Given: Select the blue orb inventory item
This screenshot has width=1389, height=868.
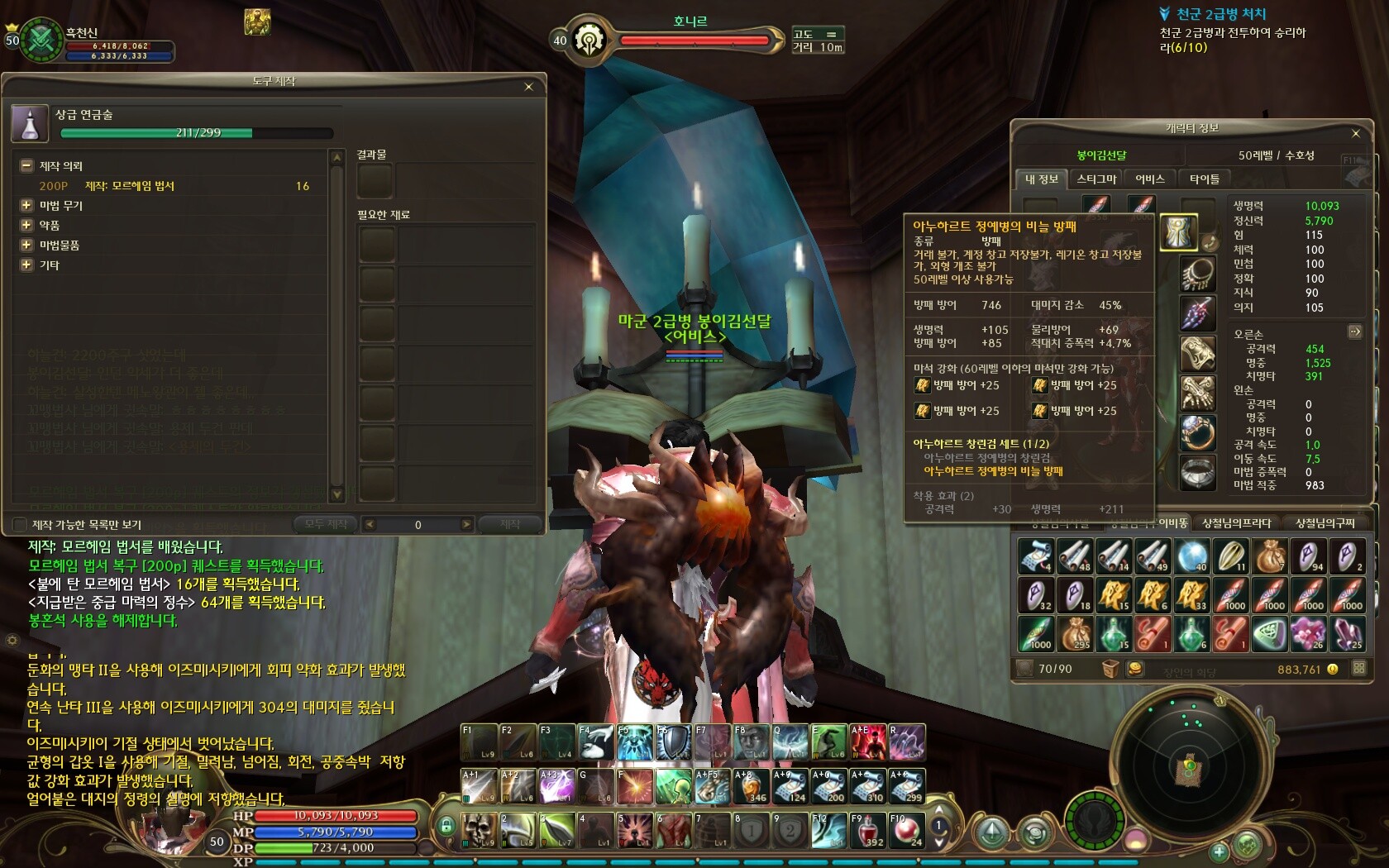Looking at the screenshot, I should coord(1191,556).
